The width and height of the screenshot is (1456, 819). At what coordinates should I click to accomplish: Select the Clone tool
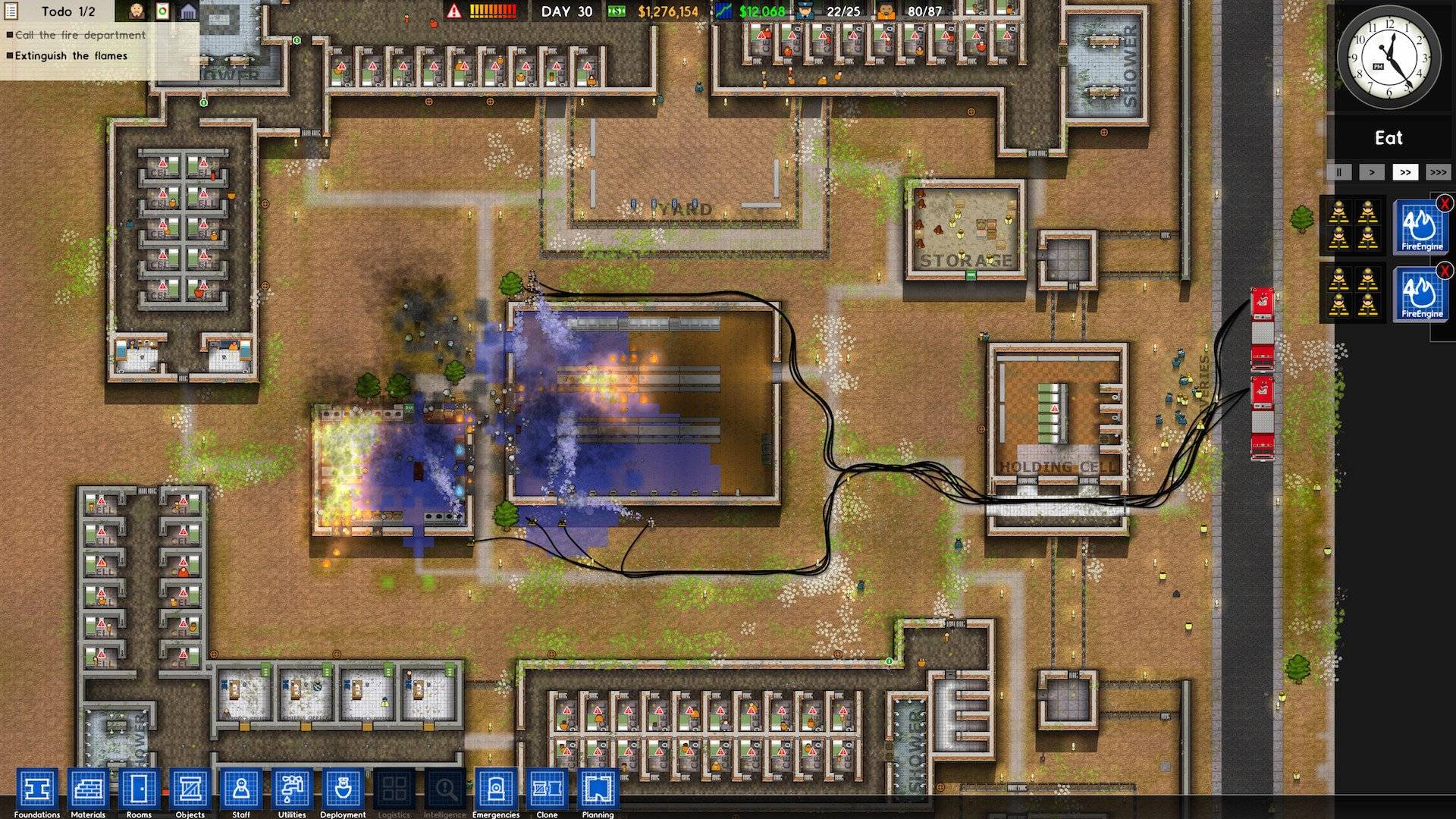click(548, 789)
